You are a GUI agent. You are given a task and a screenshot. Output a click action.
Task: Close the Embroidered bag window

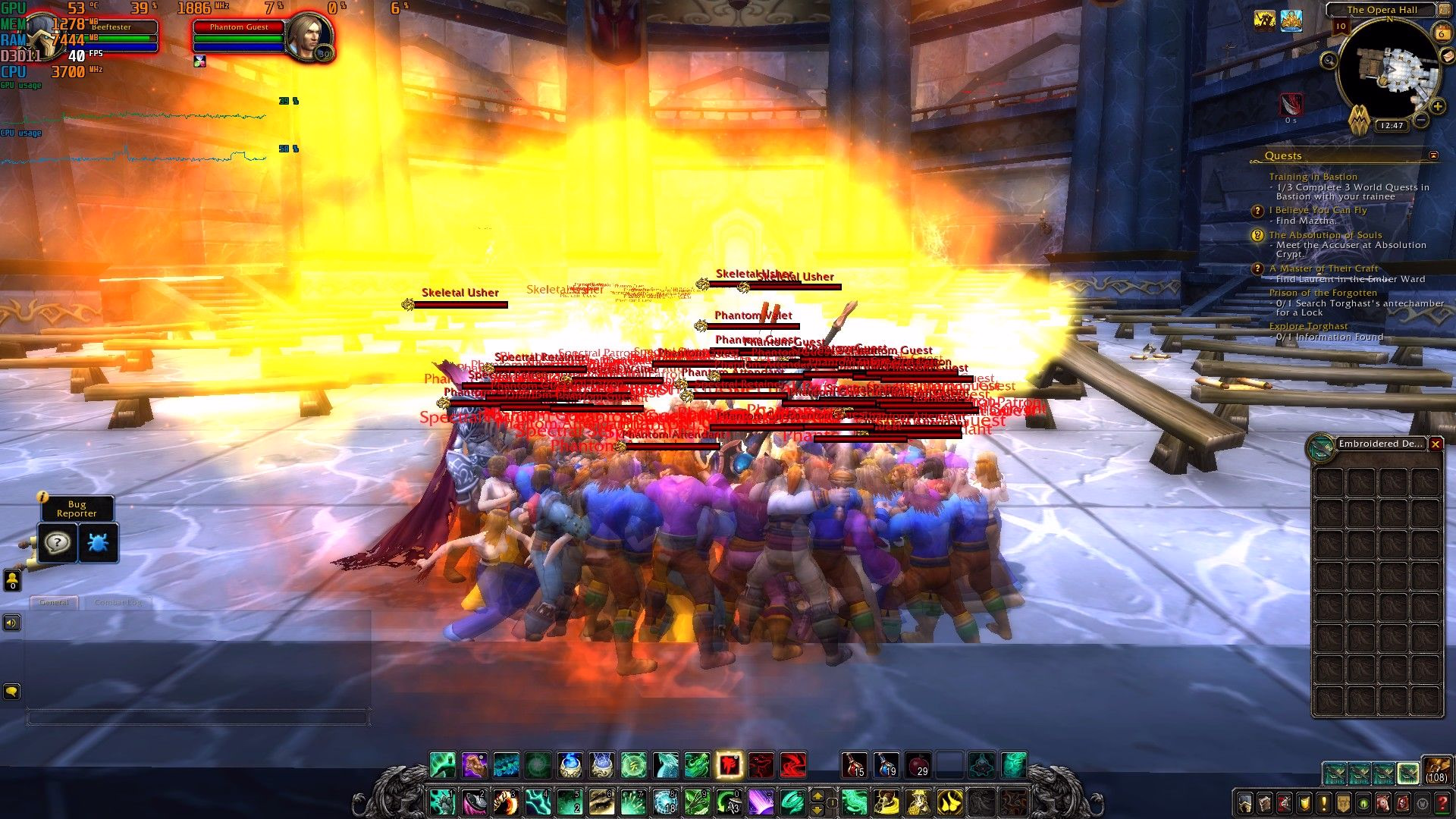click(1436, 444)
